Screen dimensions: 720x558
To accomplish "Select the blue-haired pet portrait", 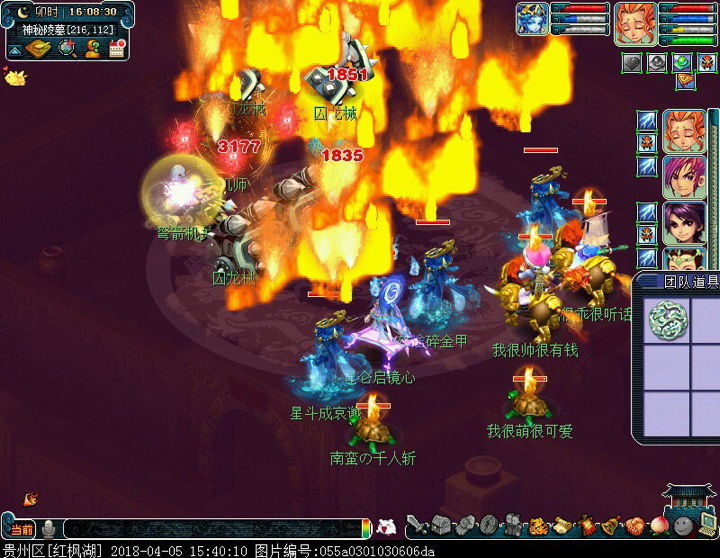I will click(x=531, y=19).
